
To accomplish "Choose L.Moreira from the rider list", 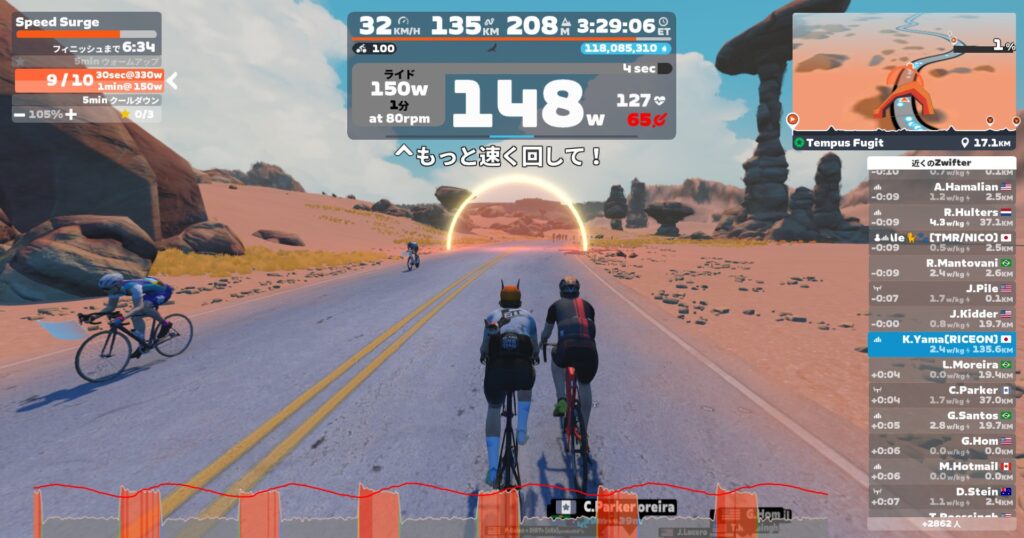I will click(x=941, y=370).
